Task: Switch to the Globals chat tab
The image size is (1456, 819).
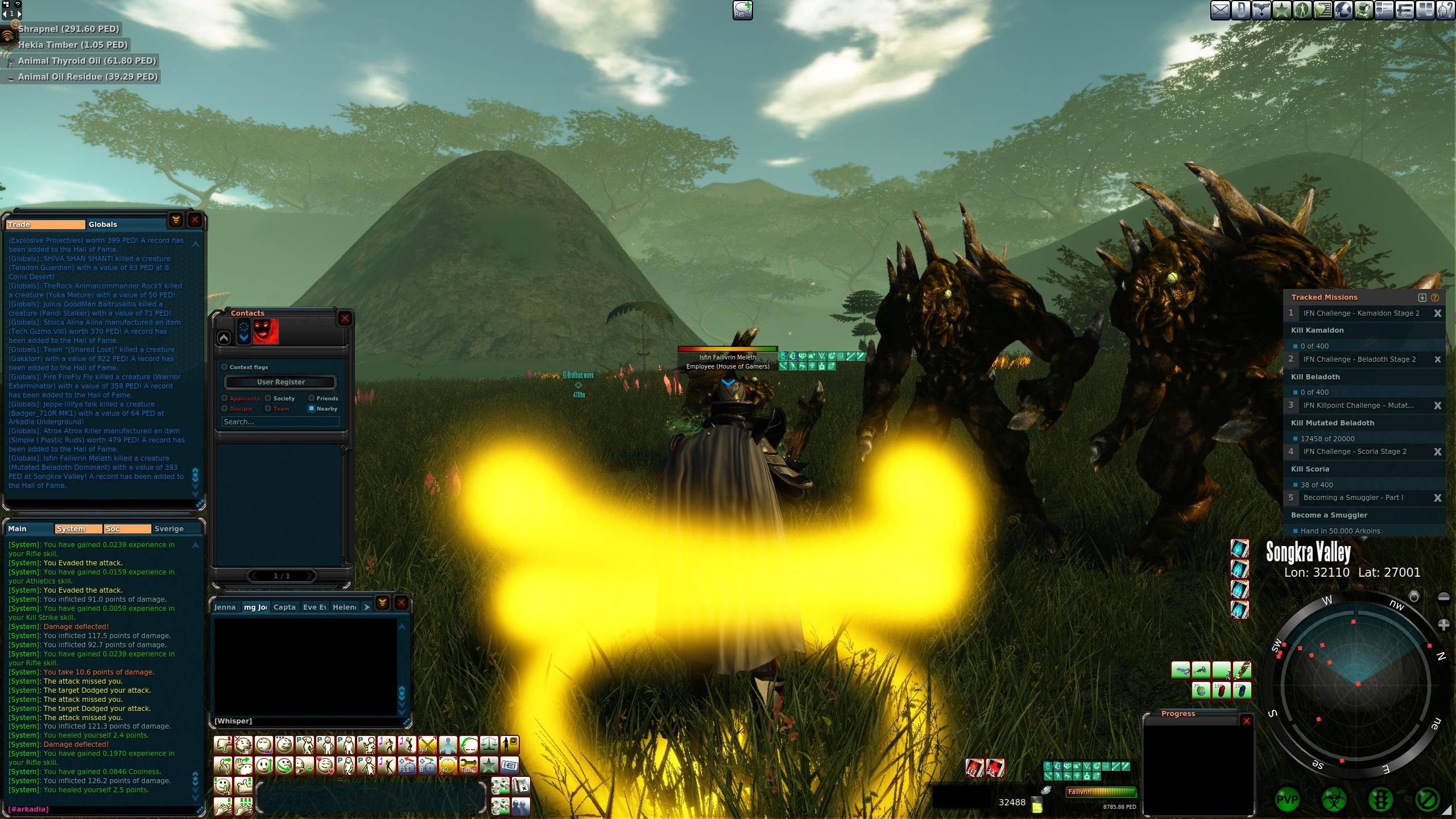Action: point(103,225)
